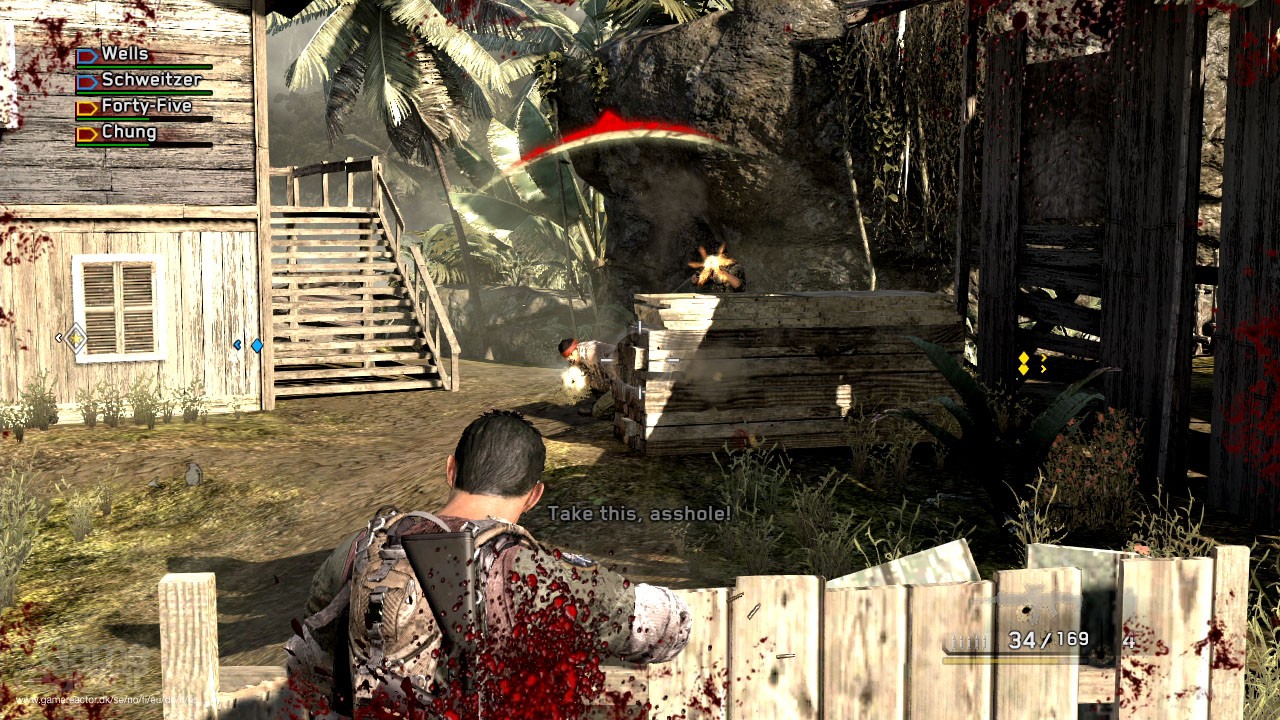Click the blue diamond objective markers
The image size is (1280, 720).
point(258,345)
